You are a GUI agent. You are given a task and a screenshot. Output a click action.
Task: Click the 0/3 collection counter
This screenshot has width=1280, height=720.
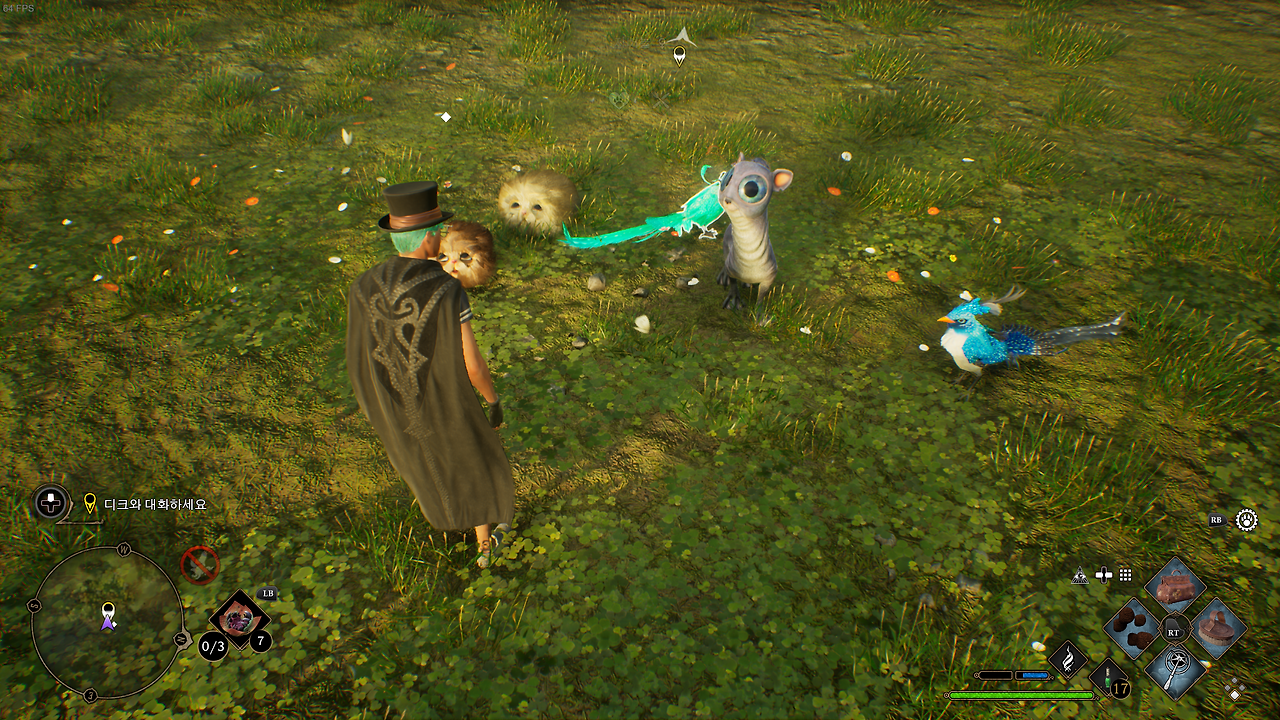click(212, 645)
